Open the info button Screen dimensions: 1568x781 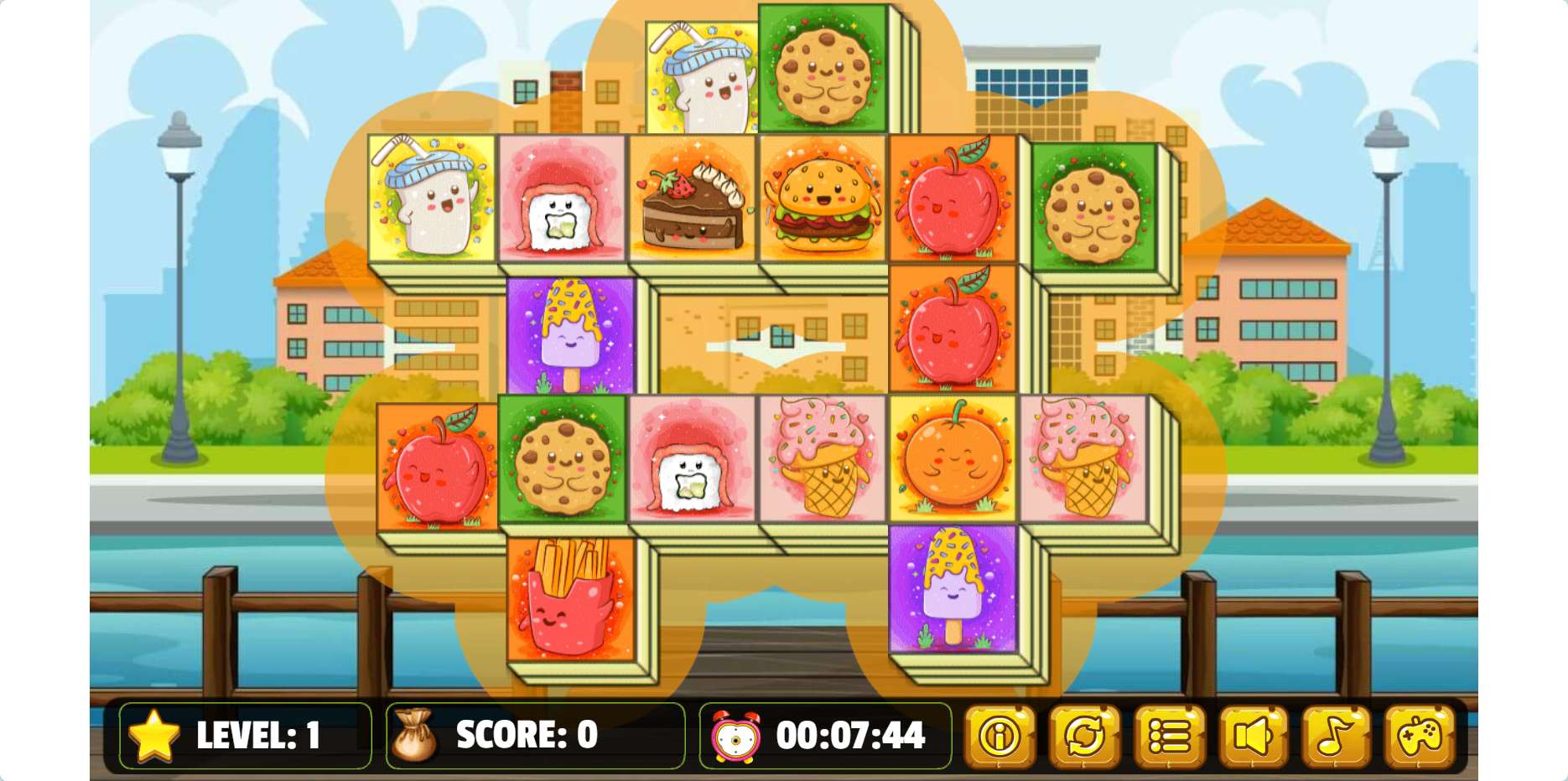tap(999, 737)
